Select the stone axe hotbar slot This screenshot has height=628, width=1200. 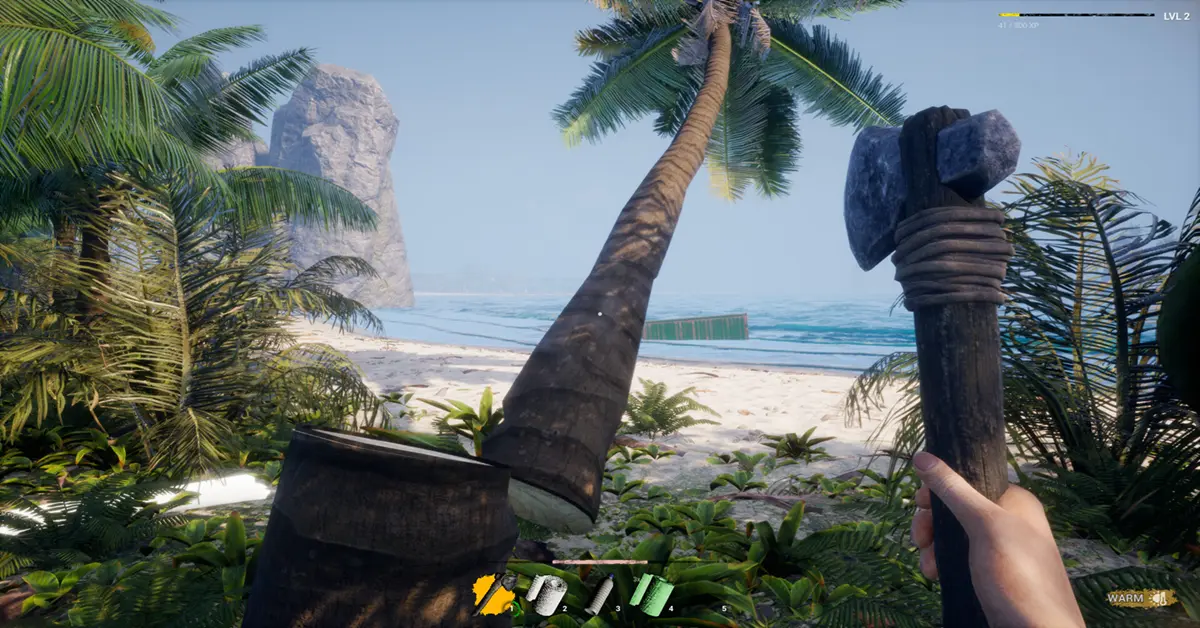point(493,595)
